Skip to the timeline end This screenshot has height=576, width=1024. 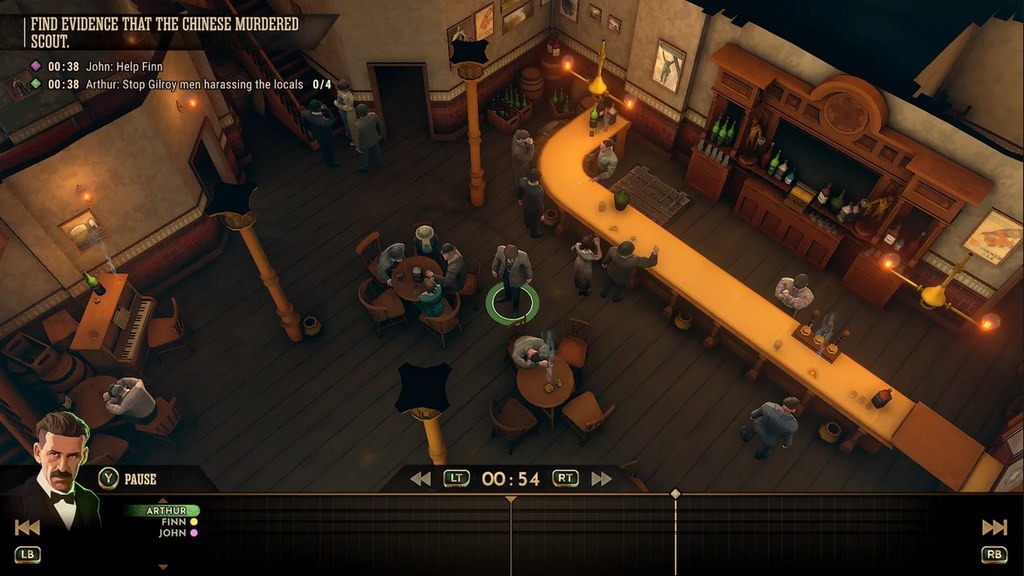[x=995, y=527]
